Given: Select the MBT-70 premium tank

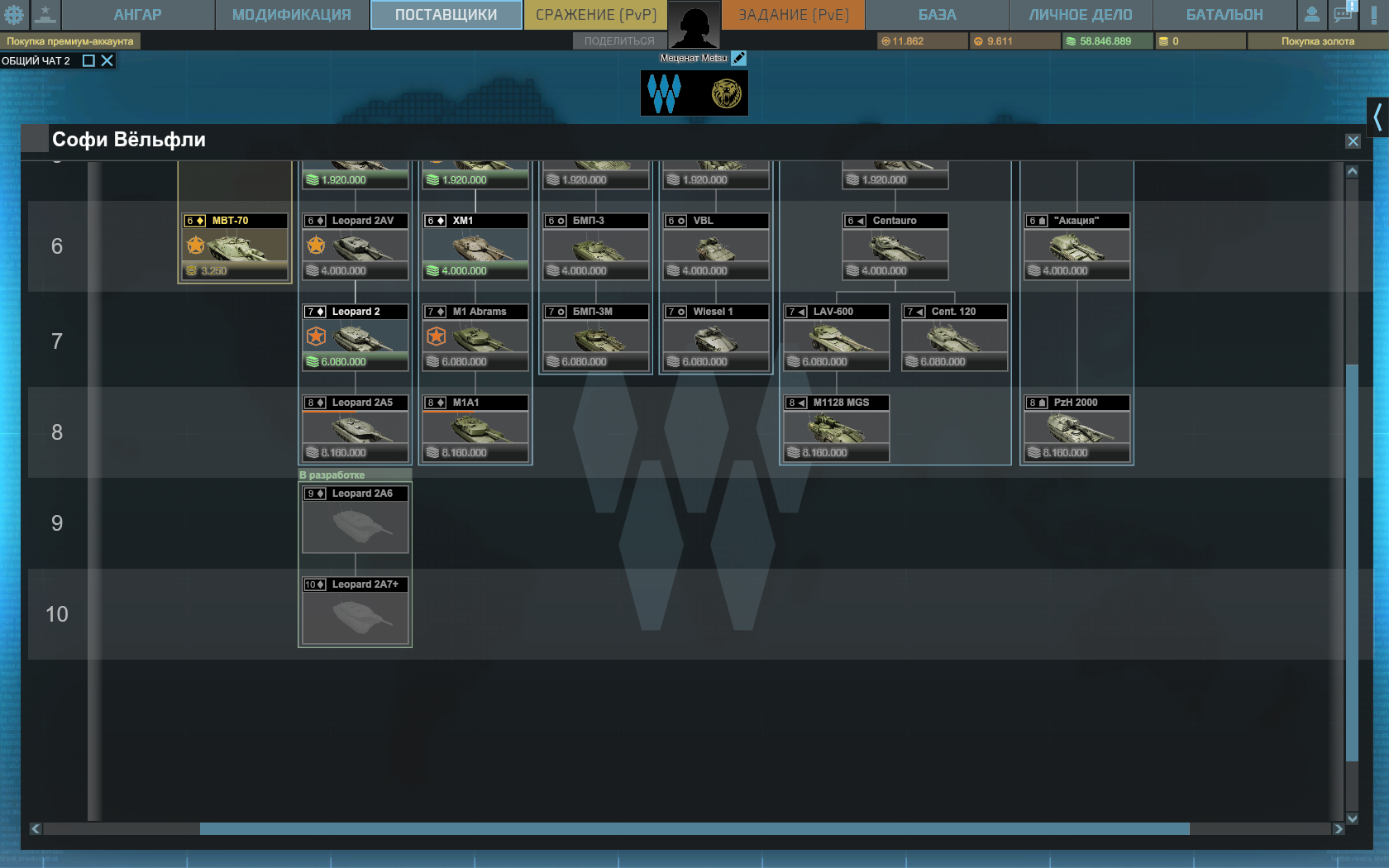Looking at the screenshot, I should [235, 246].
